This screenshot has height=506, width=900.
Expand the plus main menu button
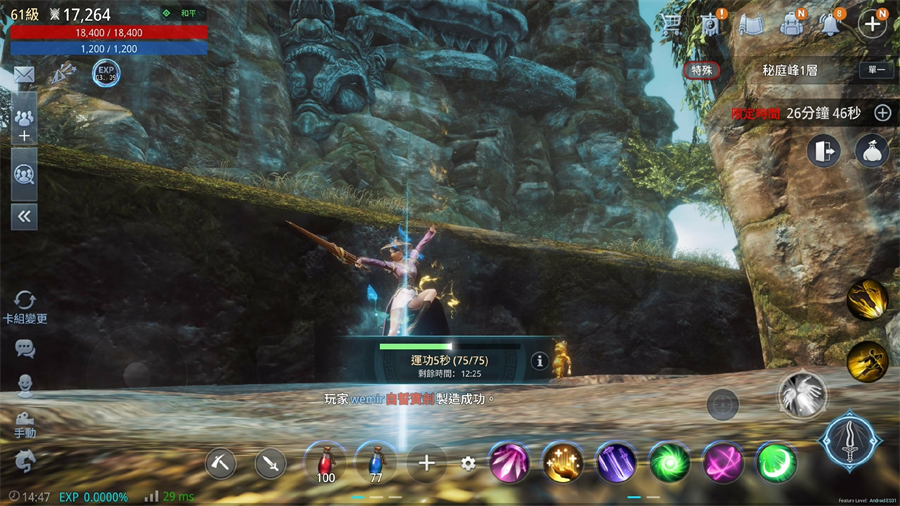click(873, 23)
